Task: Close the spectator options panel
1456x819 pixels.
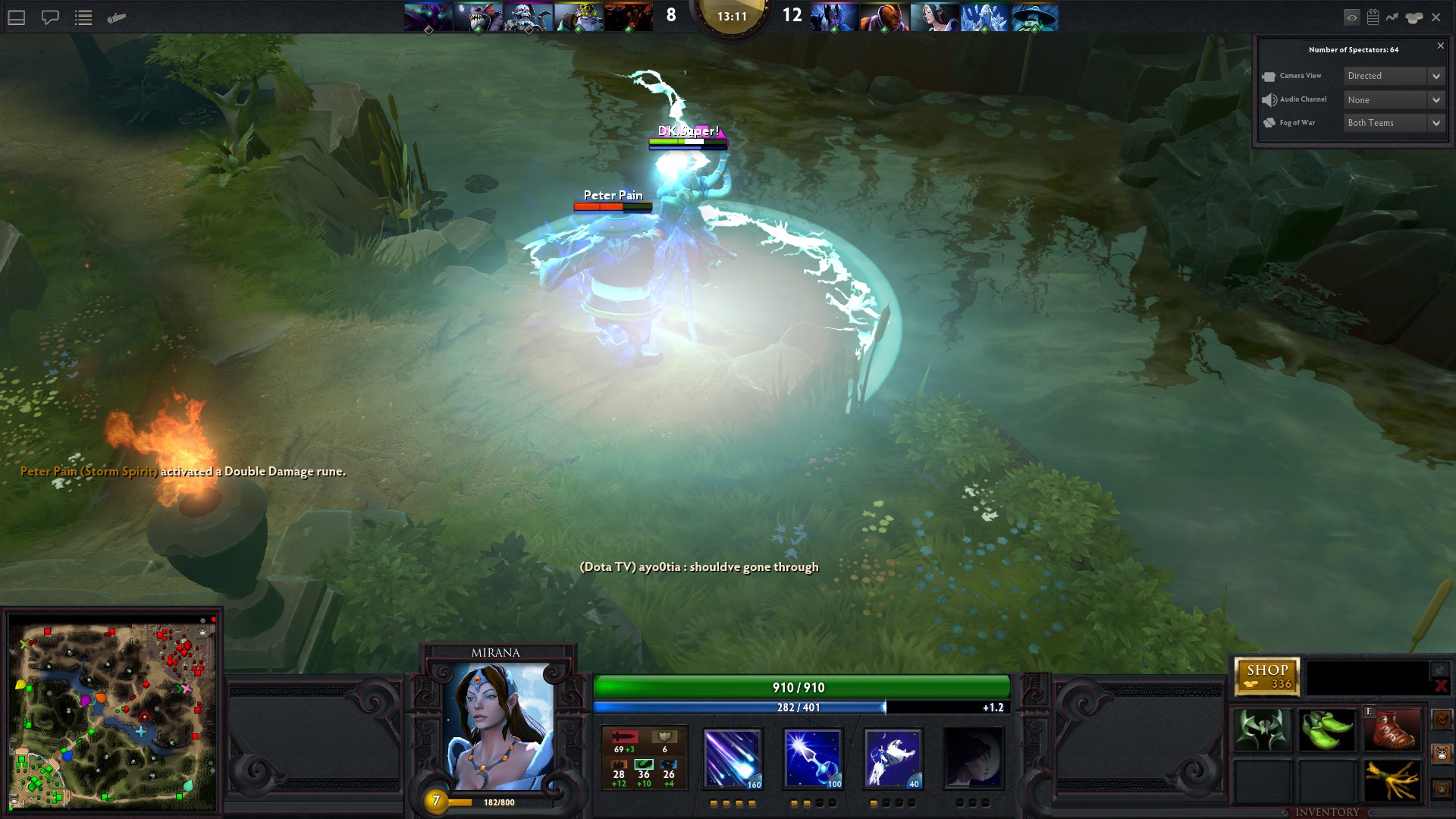Action: click(x=1441, y=46)
